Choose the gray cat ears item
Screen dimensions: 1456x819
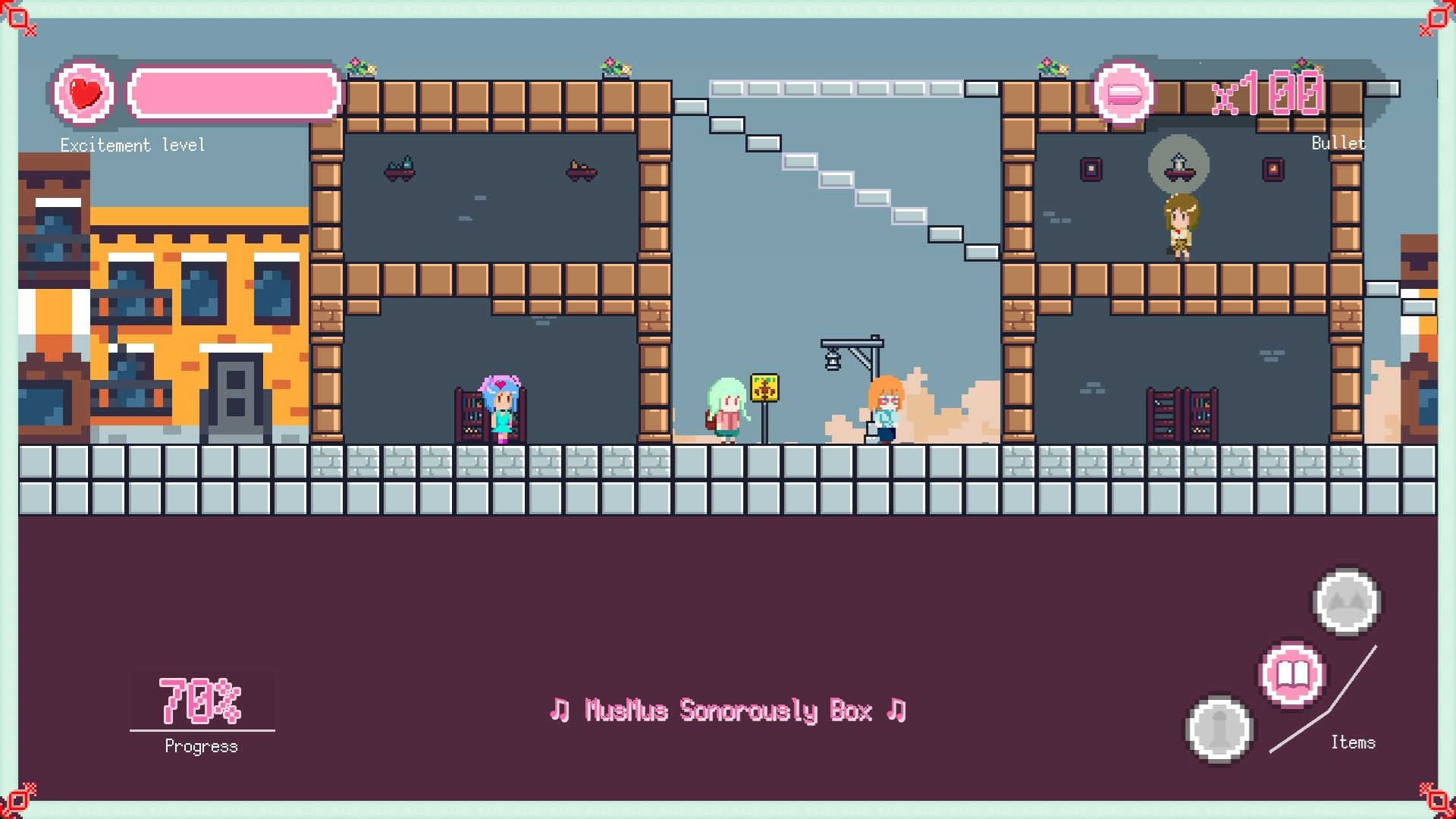[1347, 602]
